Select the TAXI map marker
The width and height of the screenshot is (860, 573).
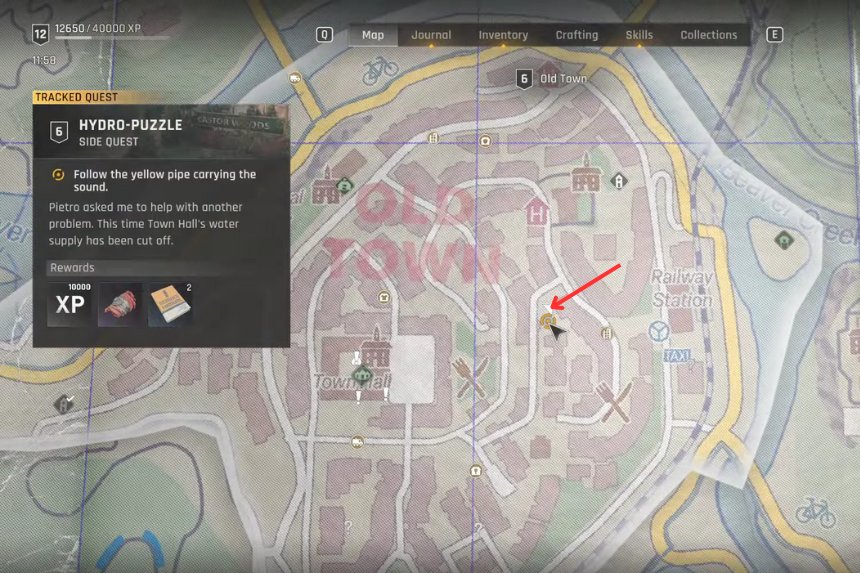tap(677, 355)
